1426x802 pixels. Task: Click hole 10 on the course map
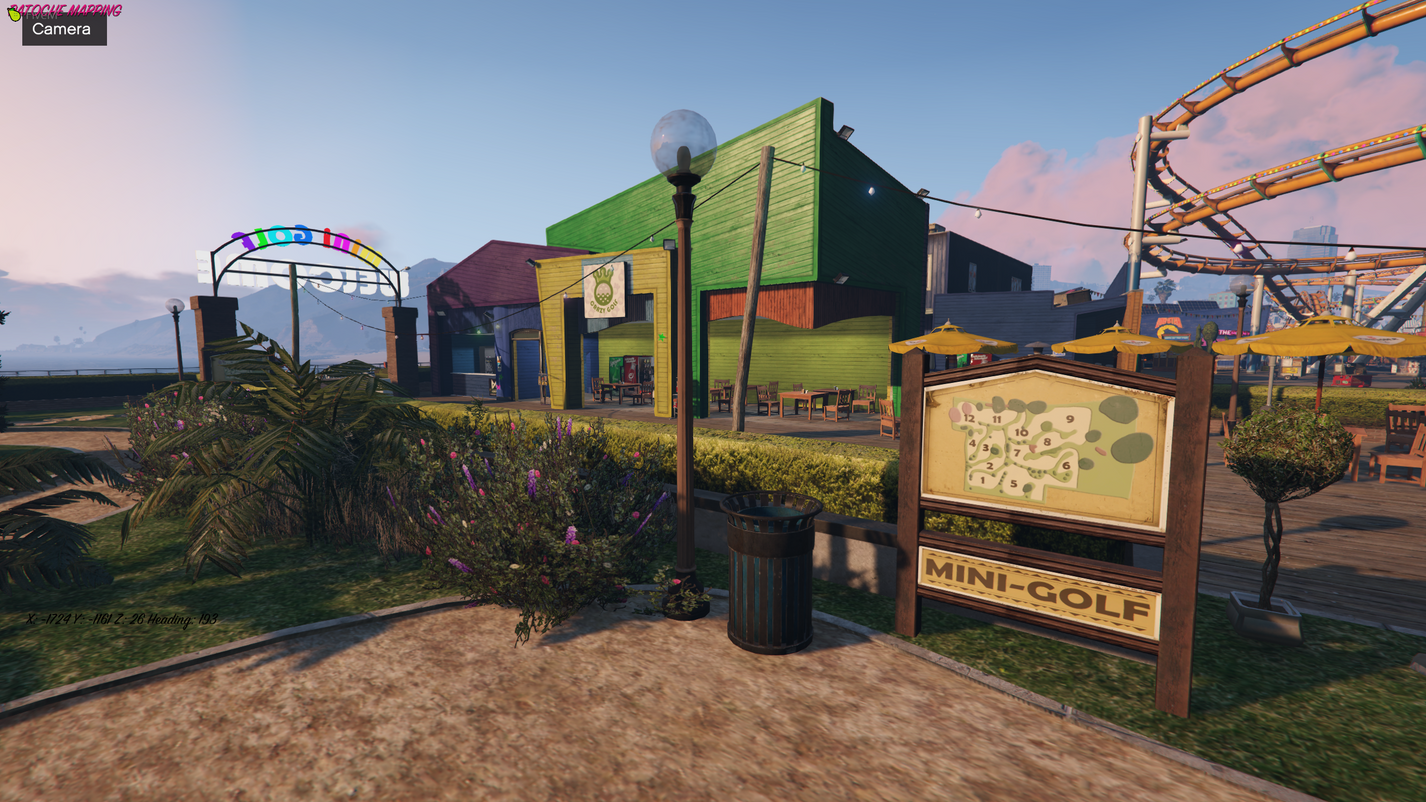pyautogui.click(x=1022, y=432)
